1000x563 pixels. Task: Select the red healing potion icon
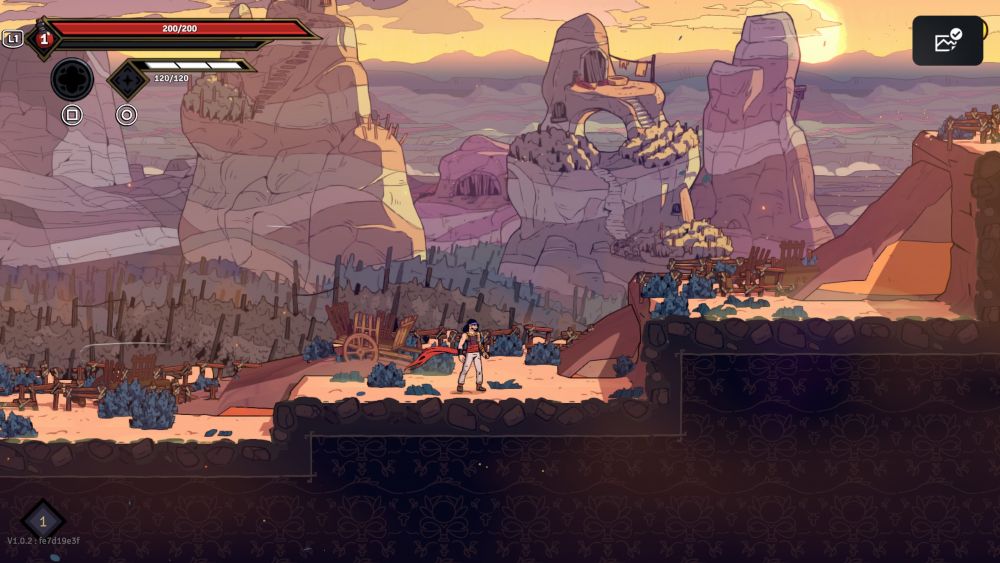[44, 39]
